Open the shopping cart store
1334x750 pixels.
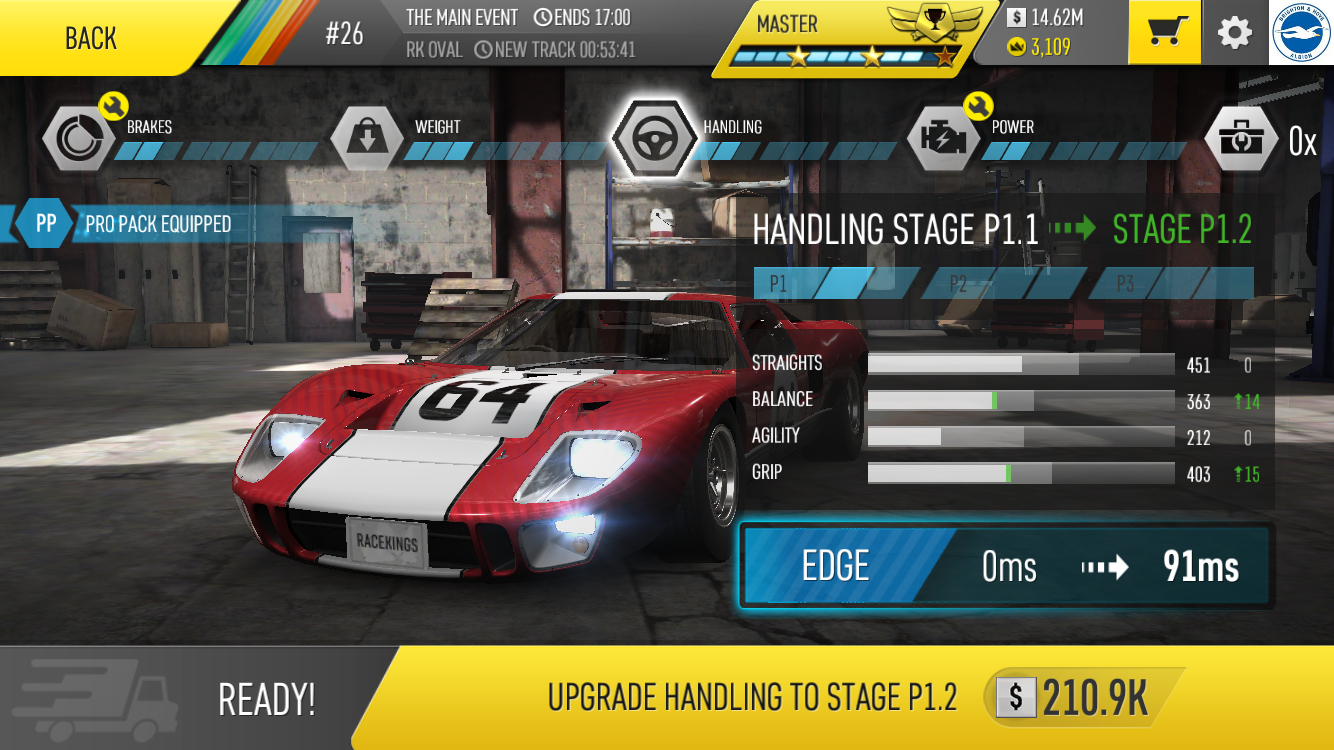coord(1164,33)
